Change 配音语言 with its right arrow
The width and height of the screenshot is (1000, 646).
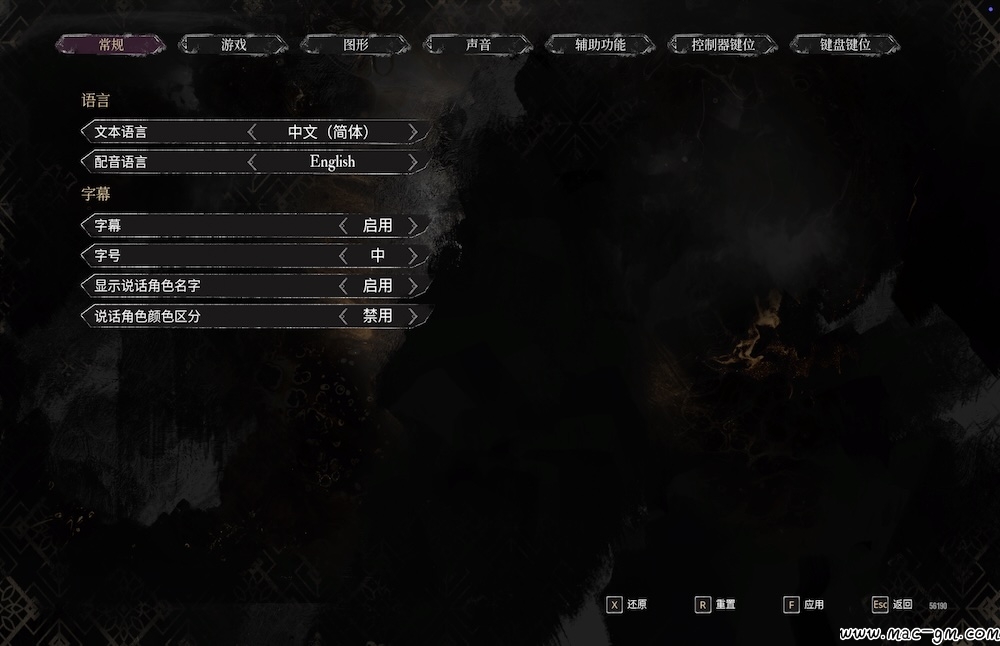413,162
